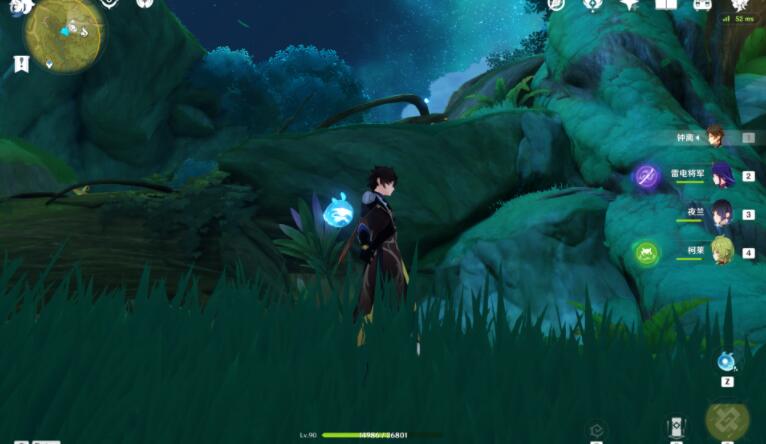The width and height of the screenshot is (766, 444).
Task: Open the circular minimap
Action: point(63,33)
